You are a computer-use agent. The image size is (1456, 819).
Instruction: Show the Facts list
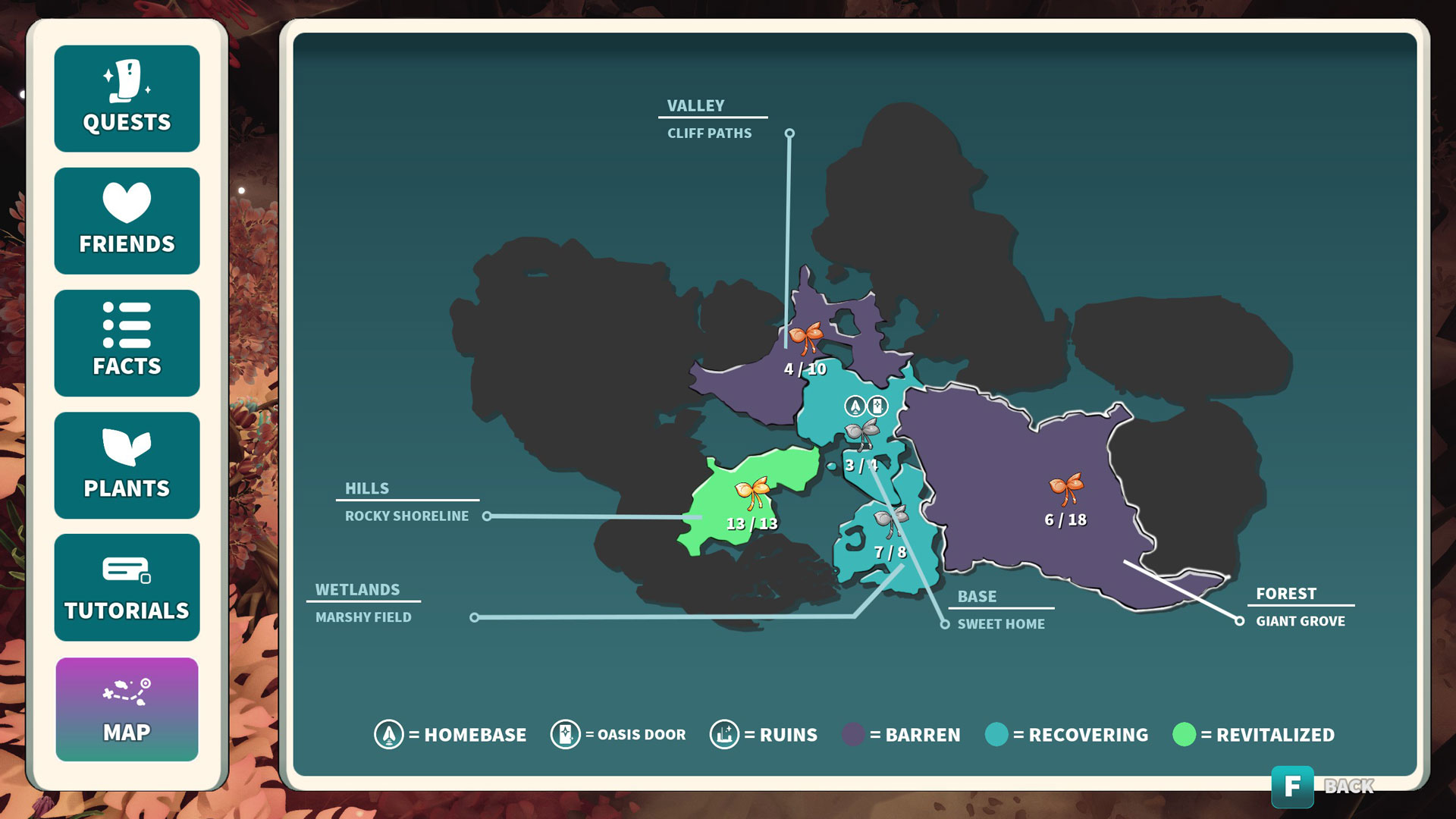tap(127, 343)
